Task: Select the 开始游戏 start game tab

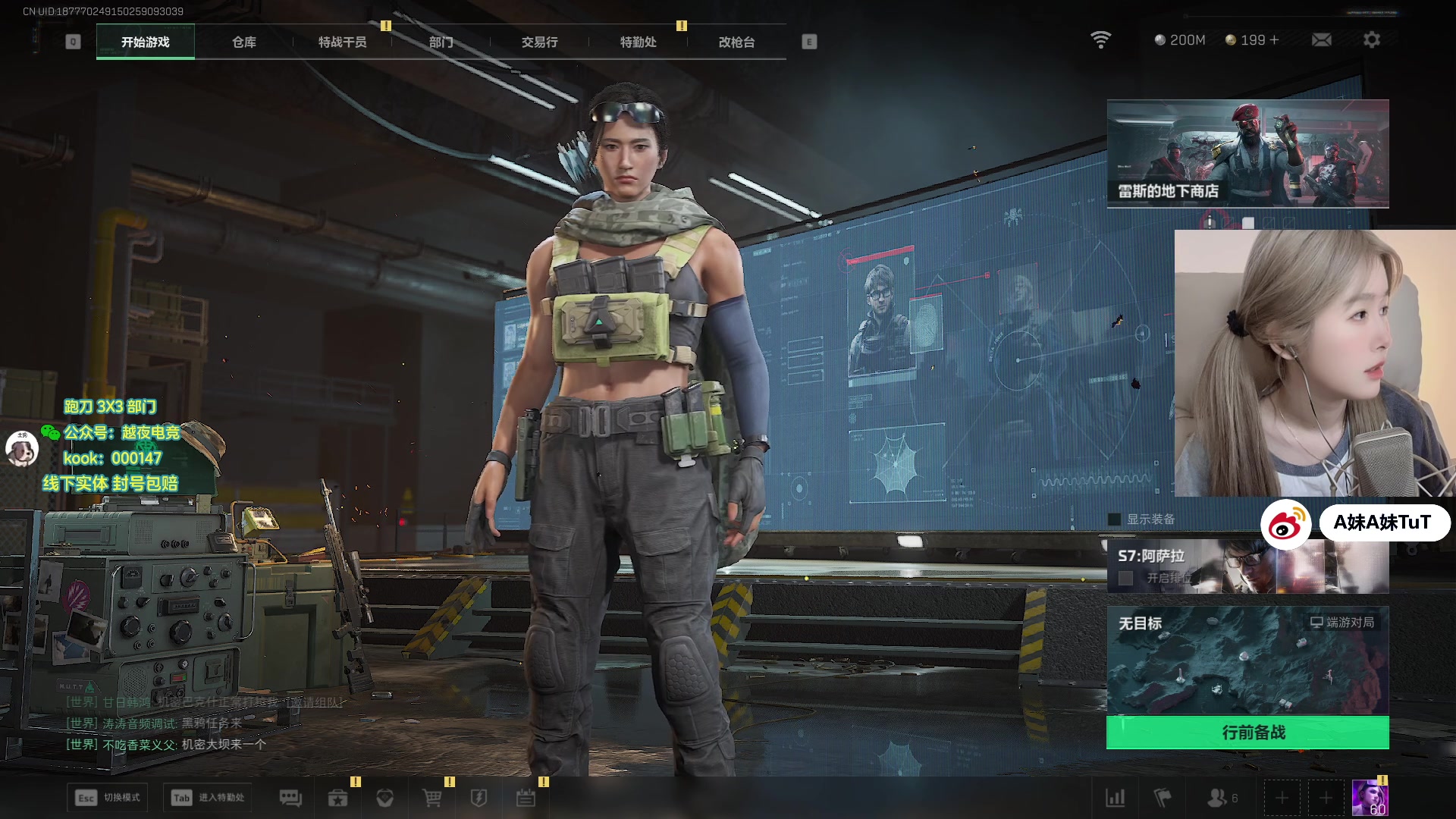Action: pyautogui.click(x=146, y=42)
